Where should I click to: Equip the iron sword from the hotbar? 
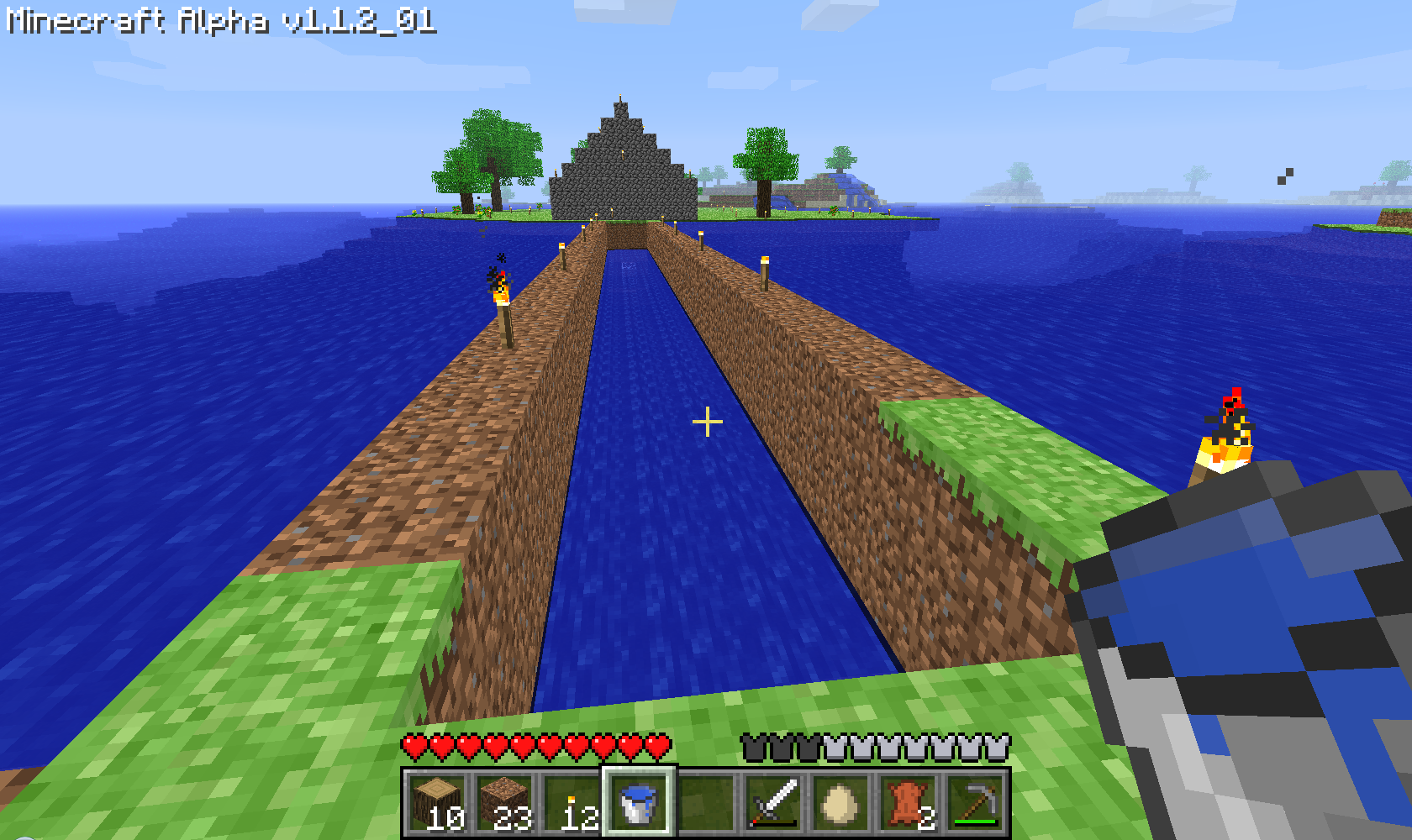pyautogui.click(x=773, y=804)
